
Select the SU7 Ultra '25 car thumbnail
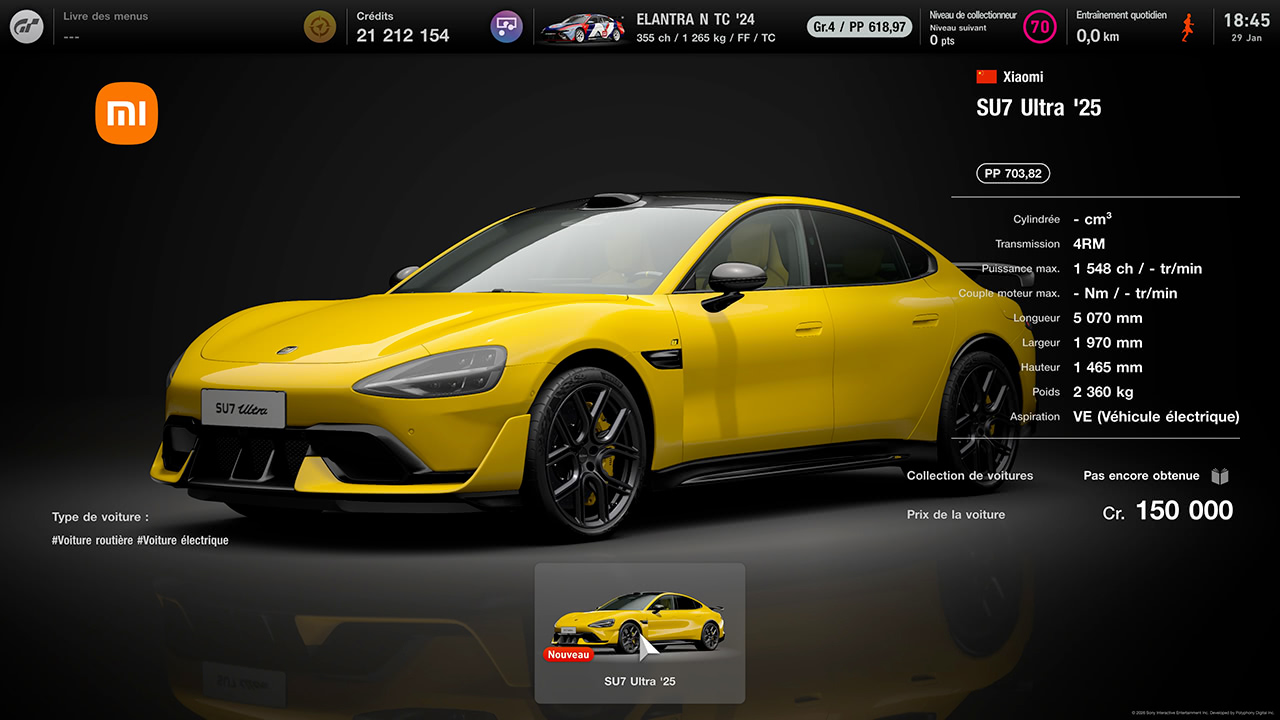(x=640, y=632)
